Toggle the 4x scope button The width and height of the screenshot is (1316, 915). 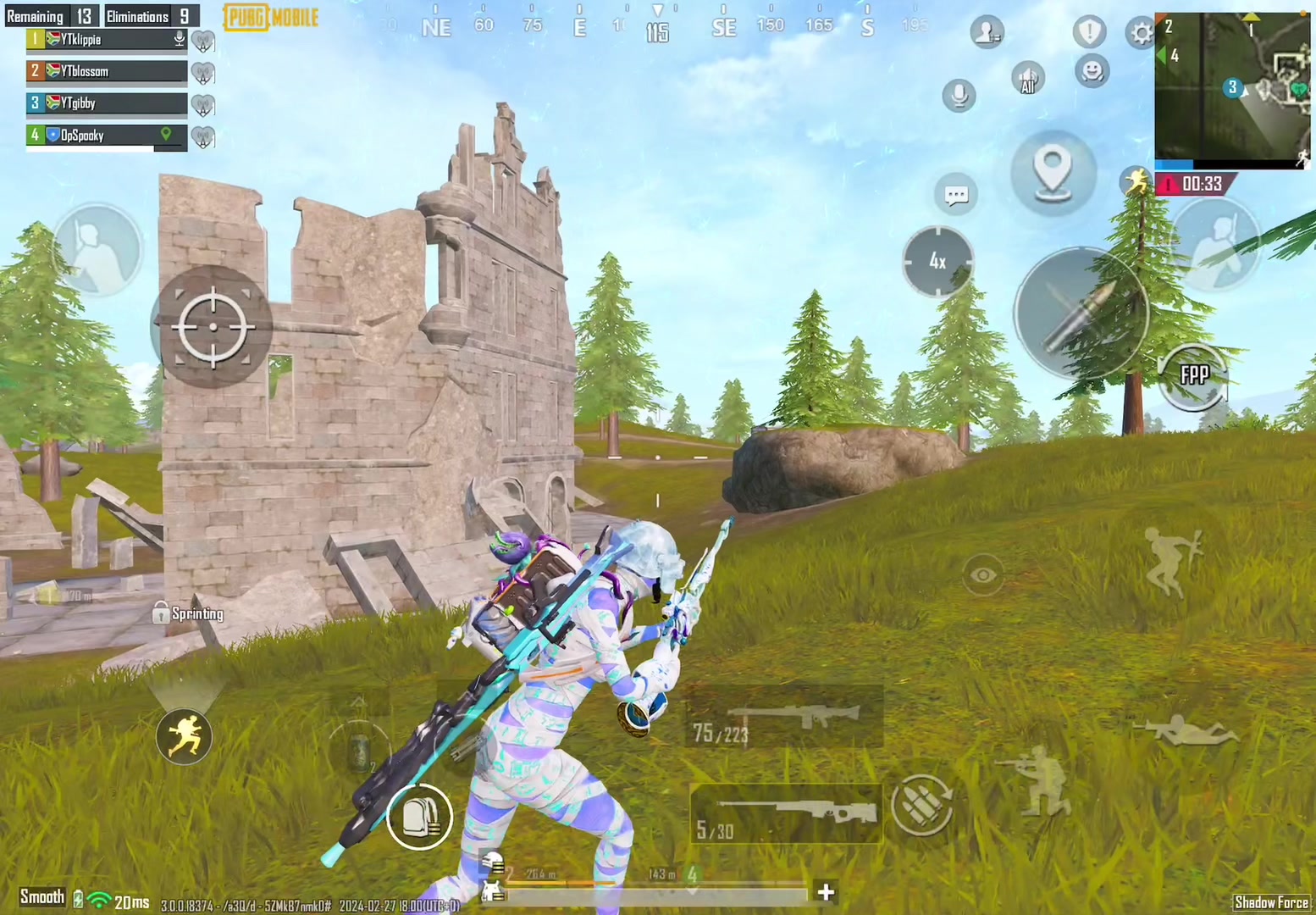pyautogui.click(x=937, y=261)
